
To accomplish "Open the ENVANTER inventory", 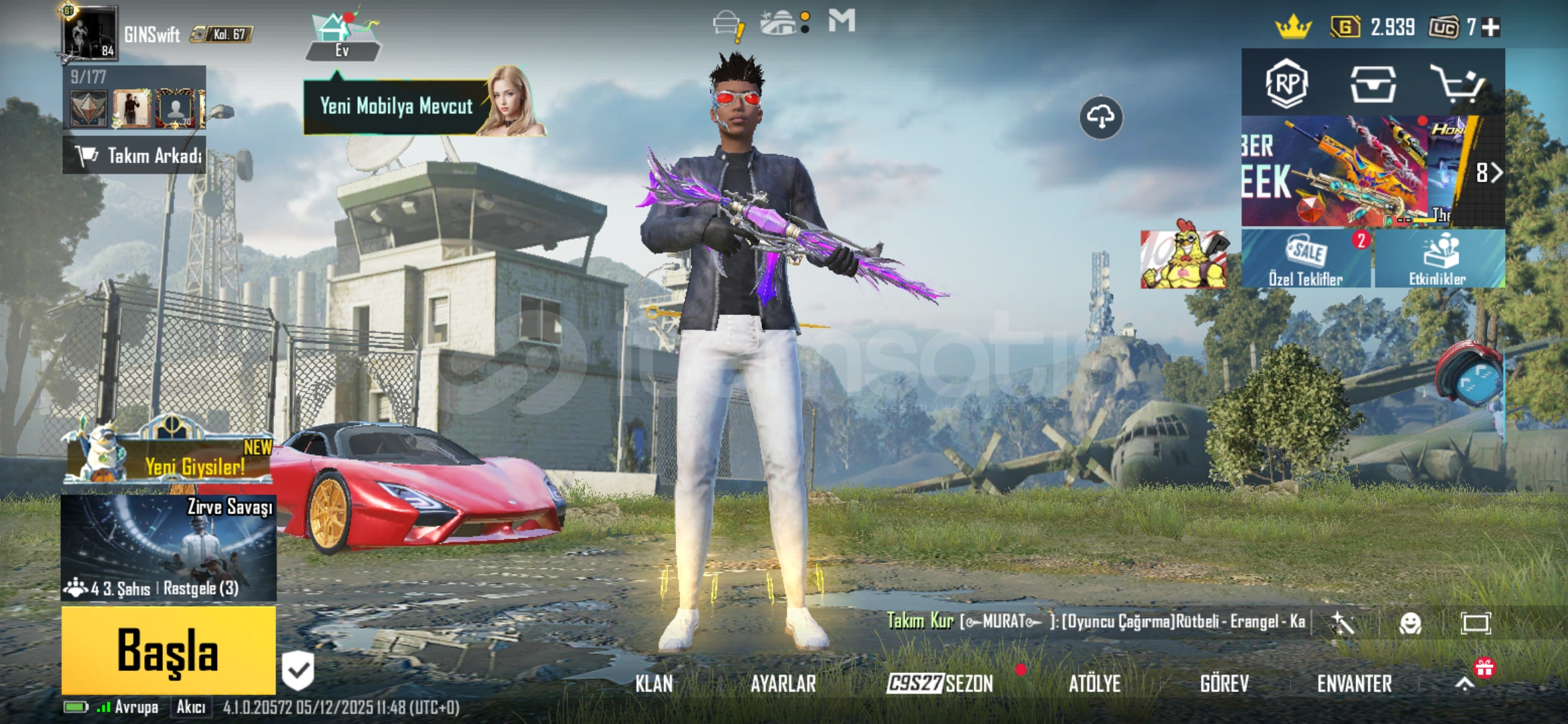I will coord(1354,684).
